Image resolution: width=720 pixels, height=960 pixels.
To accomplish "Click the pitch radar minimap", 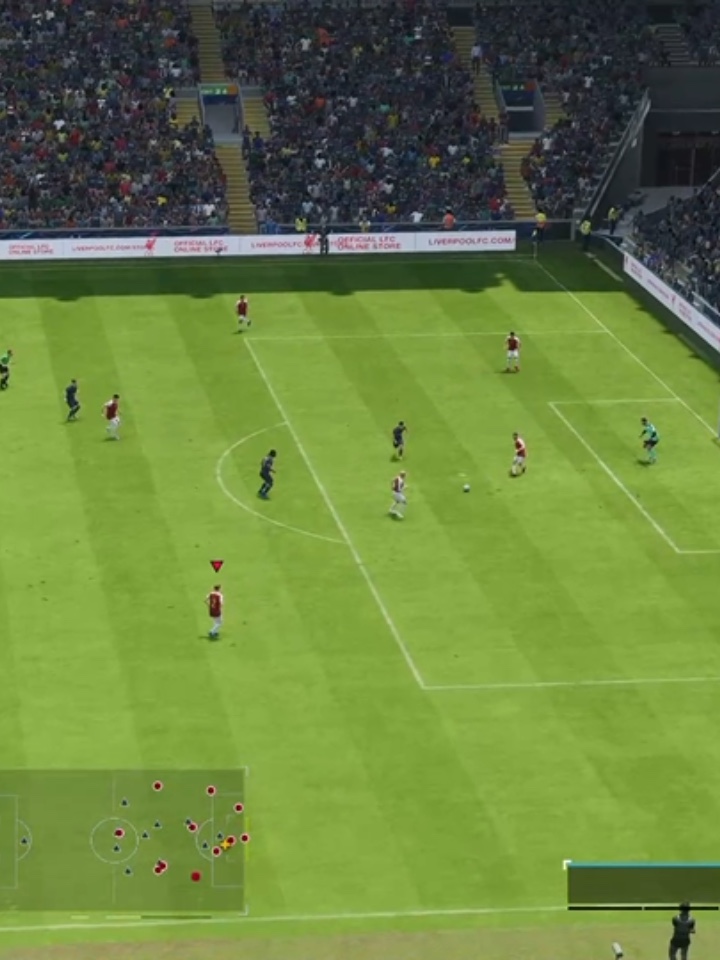I will (x=122, y=840).
